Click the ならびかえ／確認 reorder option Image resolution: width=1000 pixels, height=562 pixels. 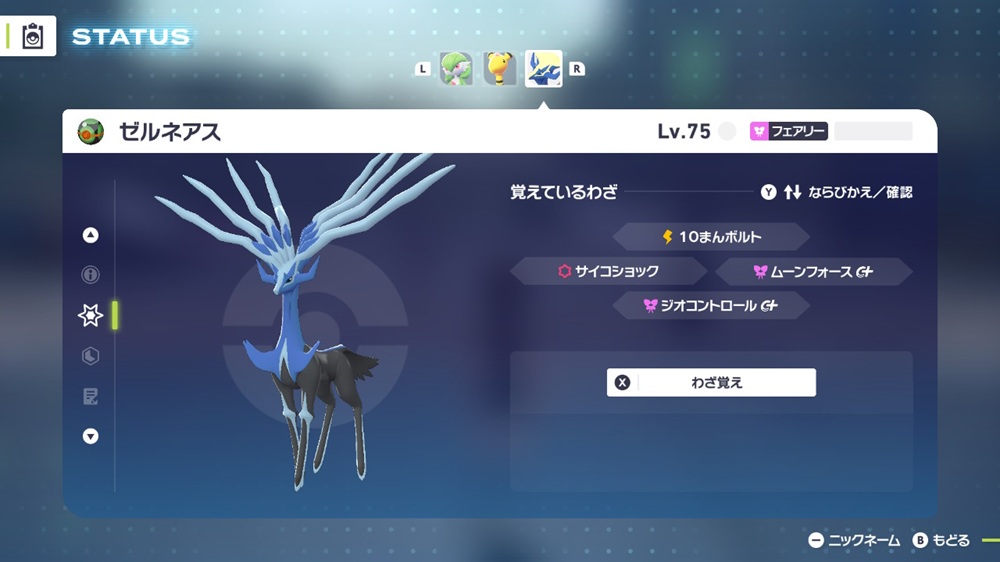pos(836,192)
